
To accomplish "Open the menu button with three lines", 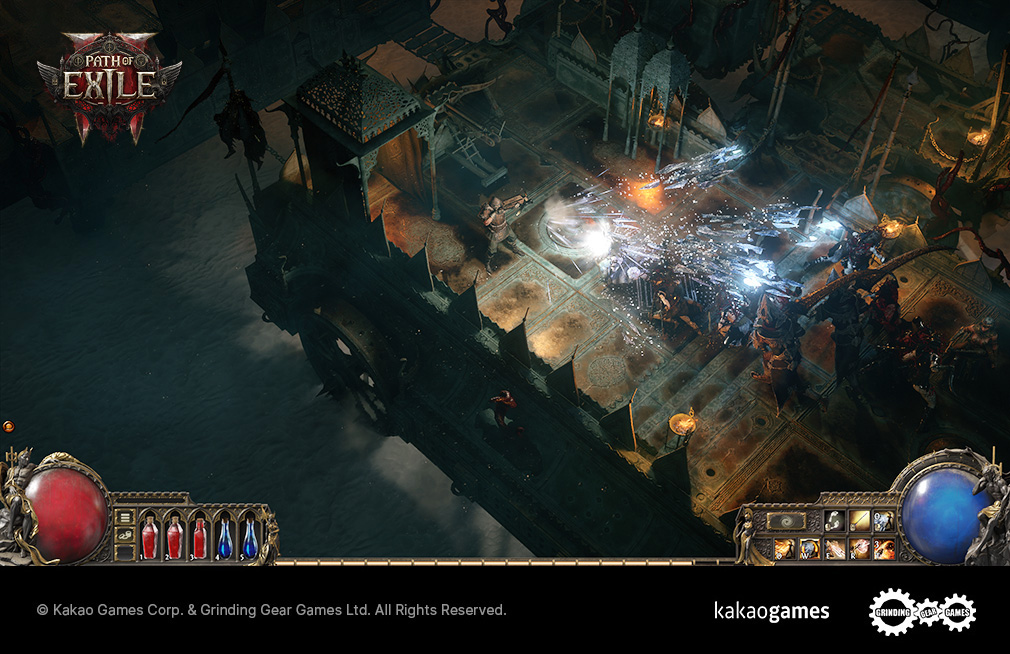I will [x=125, y=517].
